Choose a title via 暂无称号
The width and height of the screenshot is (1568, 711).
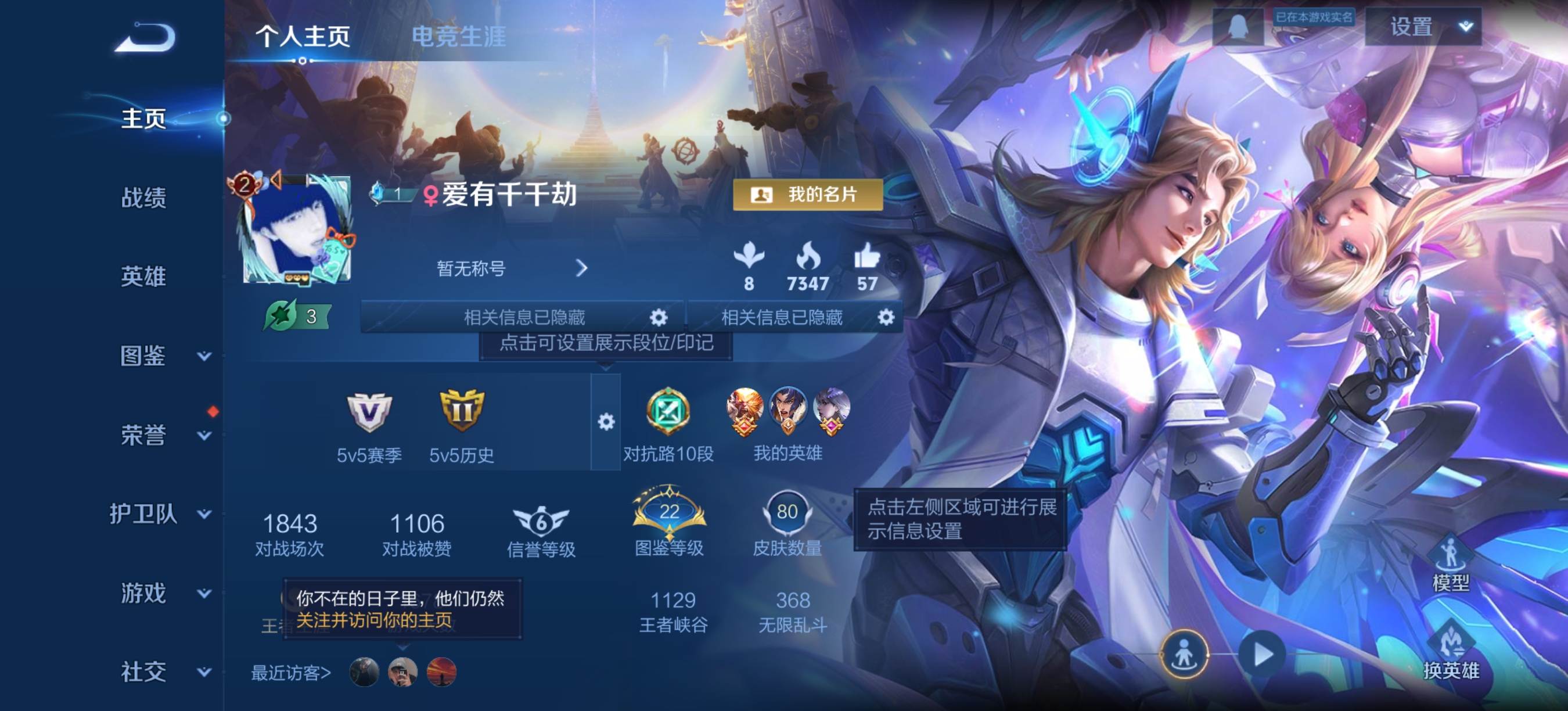511,268
